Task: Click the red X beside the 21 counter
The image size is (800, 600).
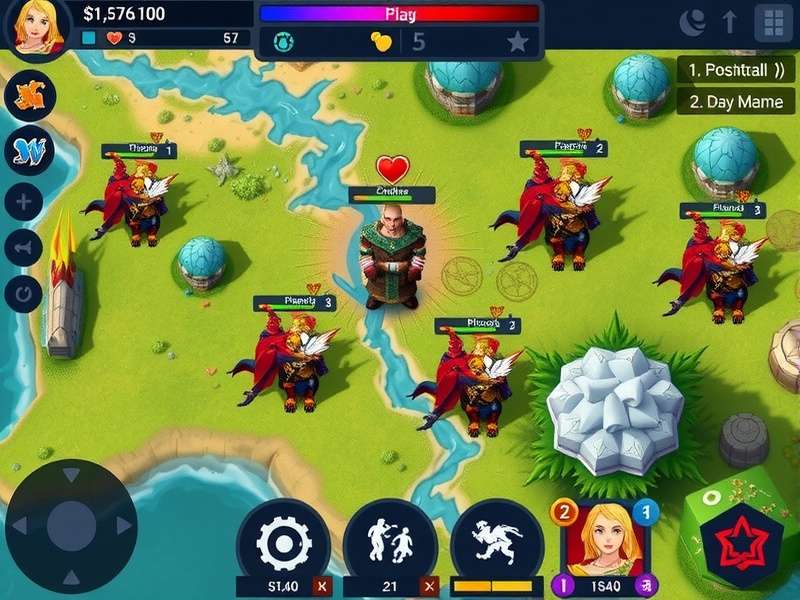Action: (430, 587)
